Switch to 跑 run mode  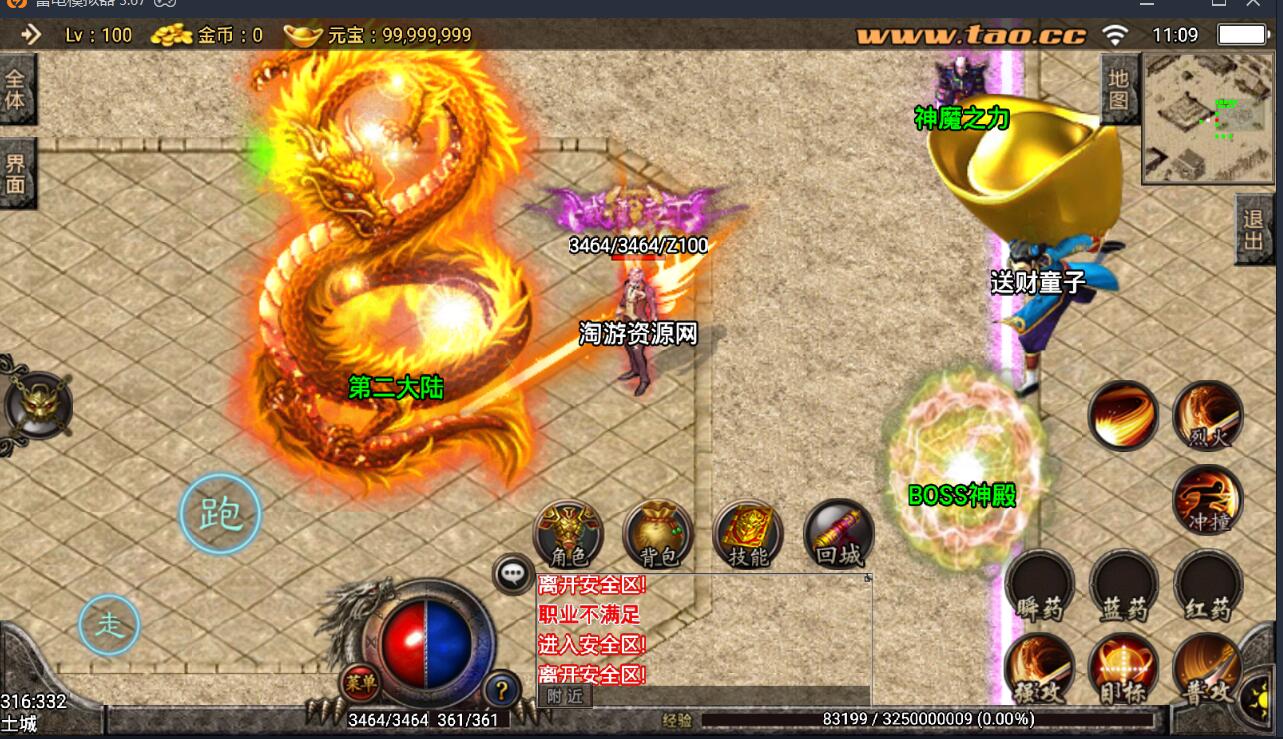(x=220, y=514)
